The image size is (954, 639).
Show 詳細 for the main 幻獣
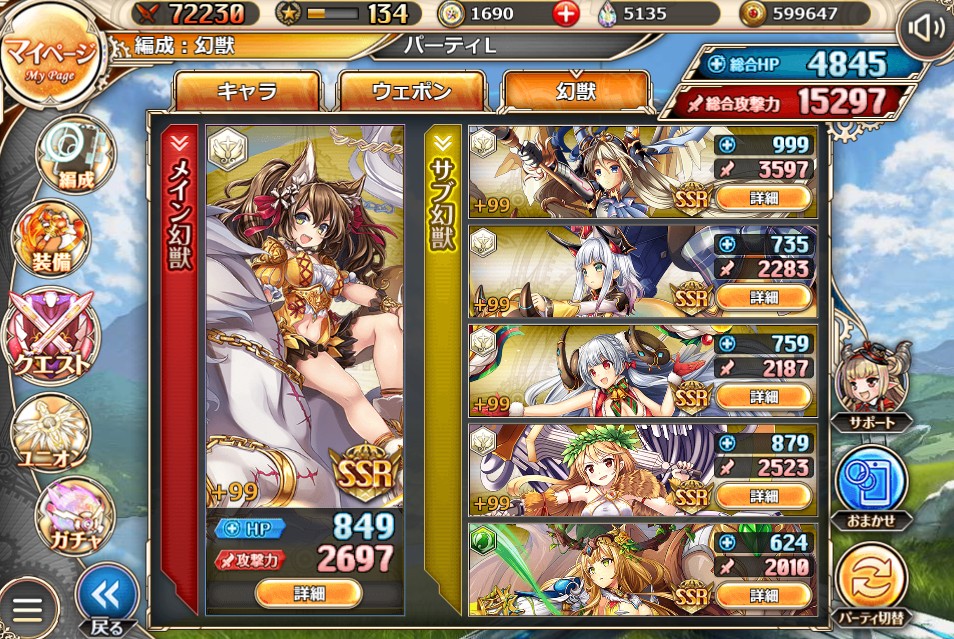coord(307,592)
